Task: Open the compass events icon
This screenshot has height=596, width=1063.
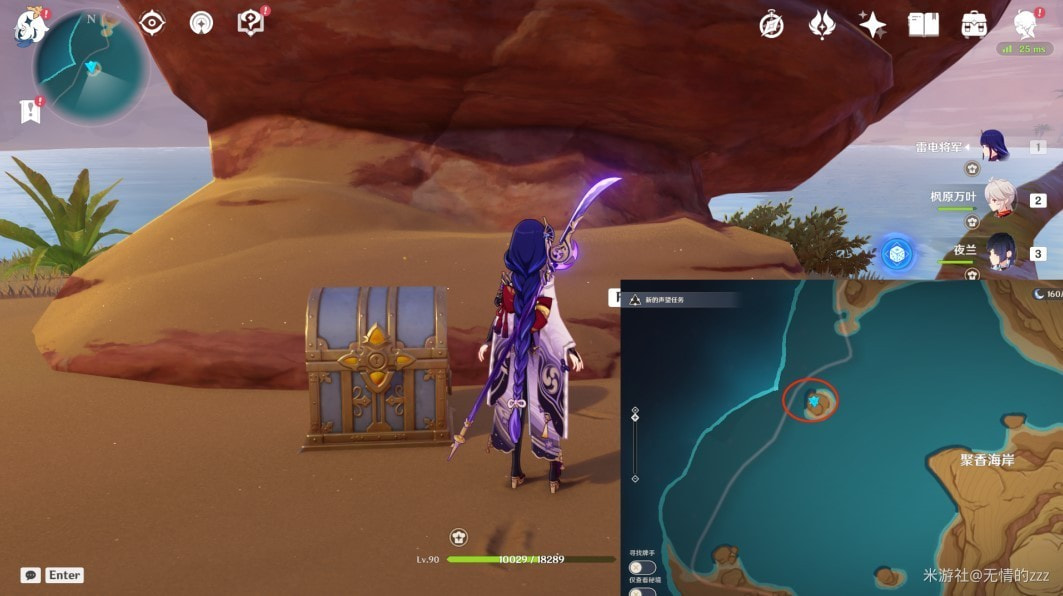Action: coord(771,25)
